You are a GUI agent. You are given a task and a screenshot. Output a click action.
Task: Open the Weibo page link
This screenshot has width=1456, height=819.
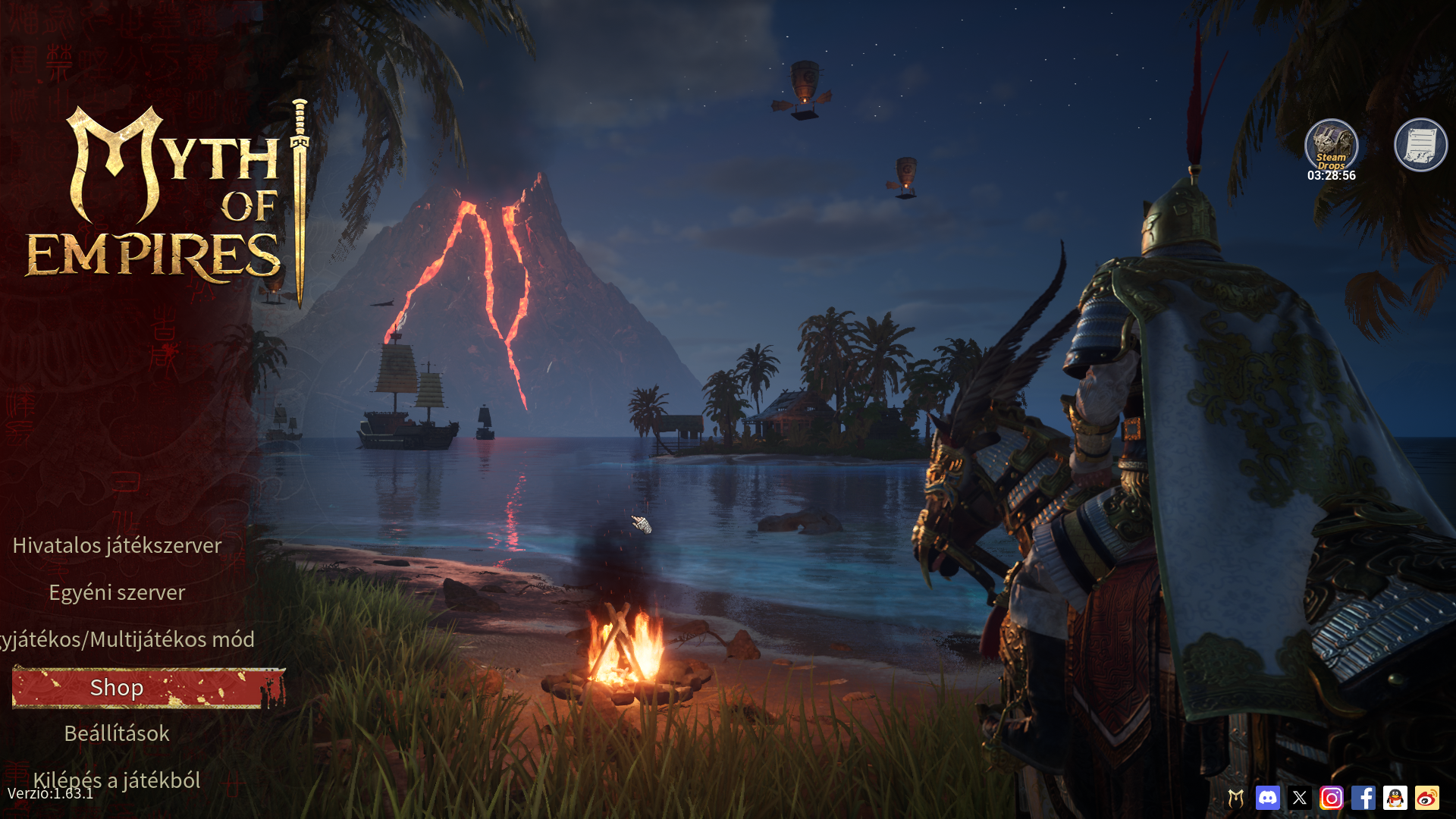tap(1427, 798)
